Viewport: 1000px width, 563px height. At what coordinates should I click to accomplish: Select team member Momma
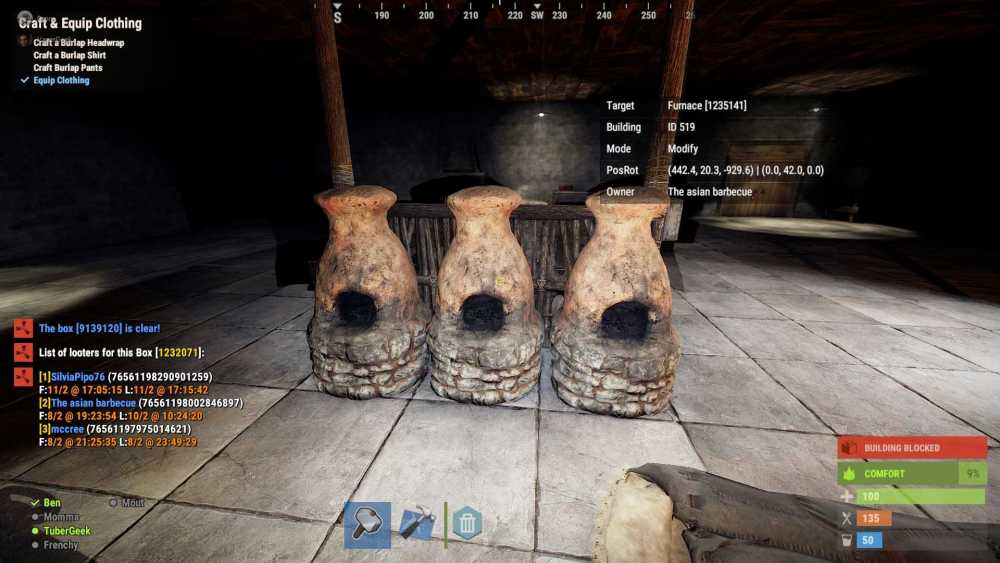[x=61, y=517]
